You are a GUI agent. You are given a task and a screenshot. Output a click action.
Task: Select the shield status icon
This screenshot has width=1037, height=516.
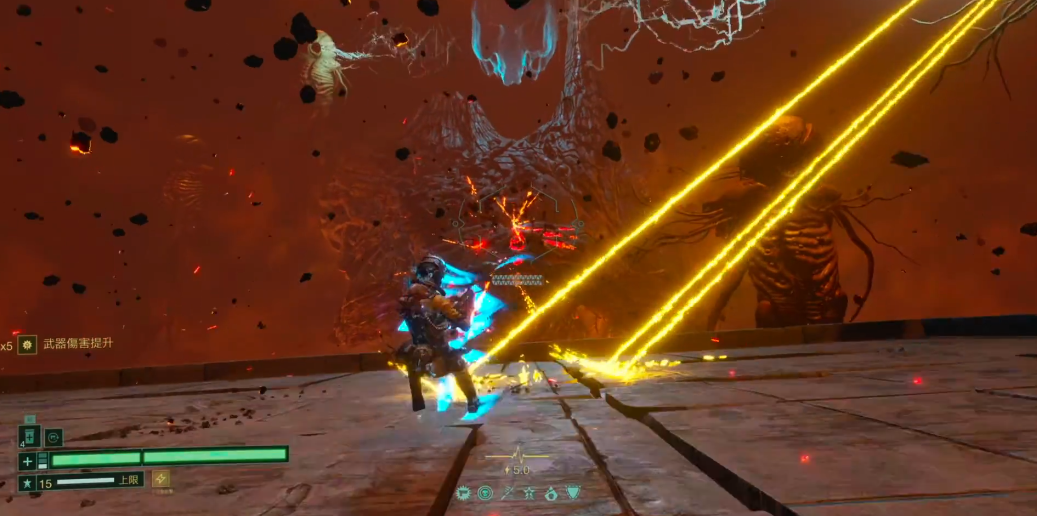click(x=573, y=492)
